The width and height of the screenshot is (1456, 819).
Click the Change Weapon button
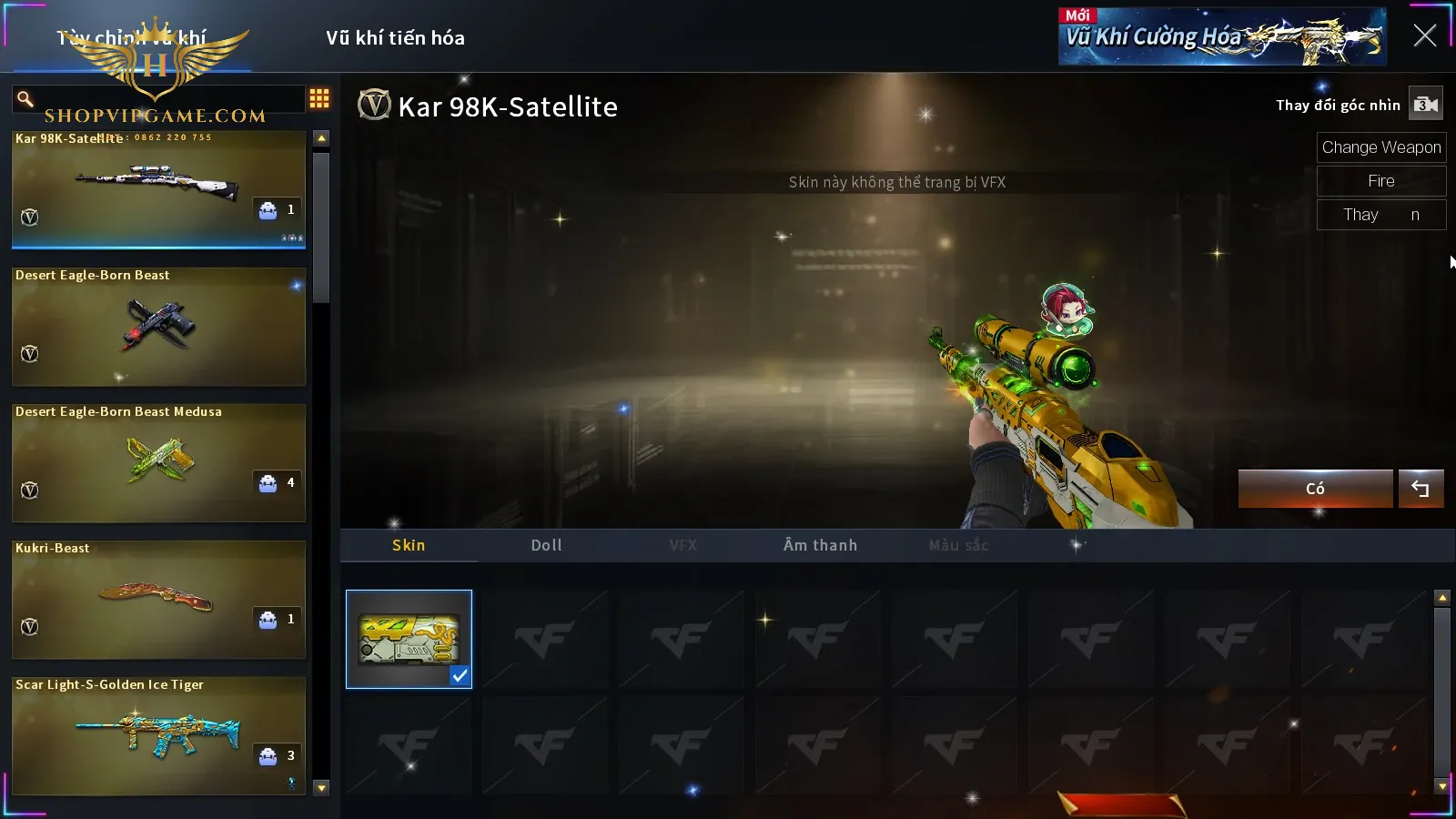pyautogui.click(x=1380, y=147)
